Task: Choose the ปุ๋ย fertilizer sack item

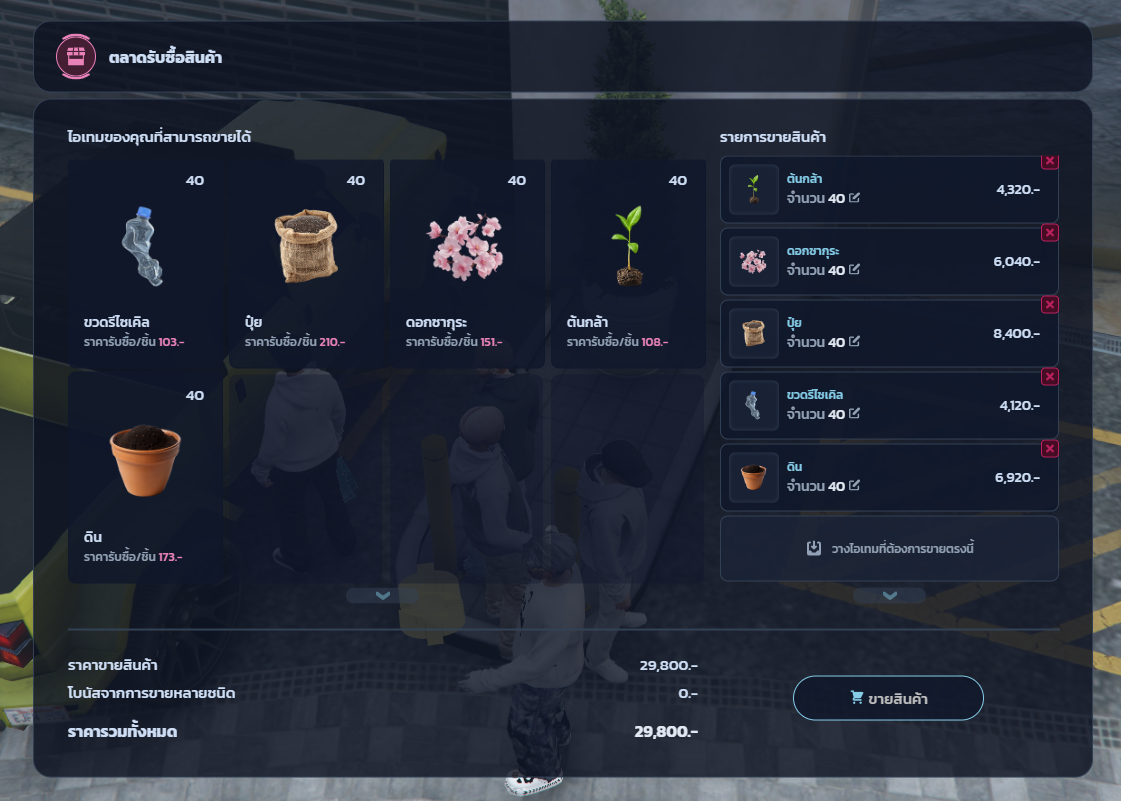Action: 306,264
